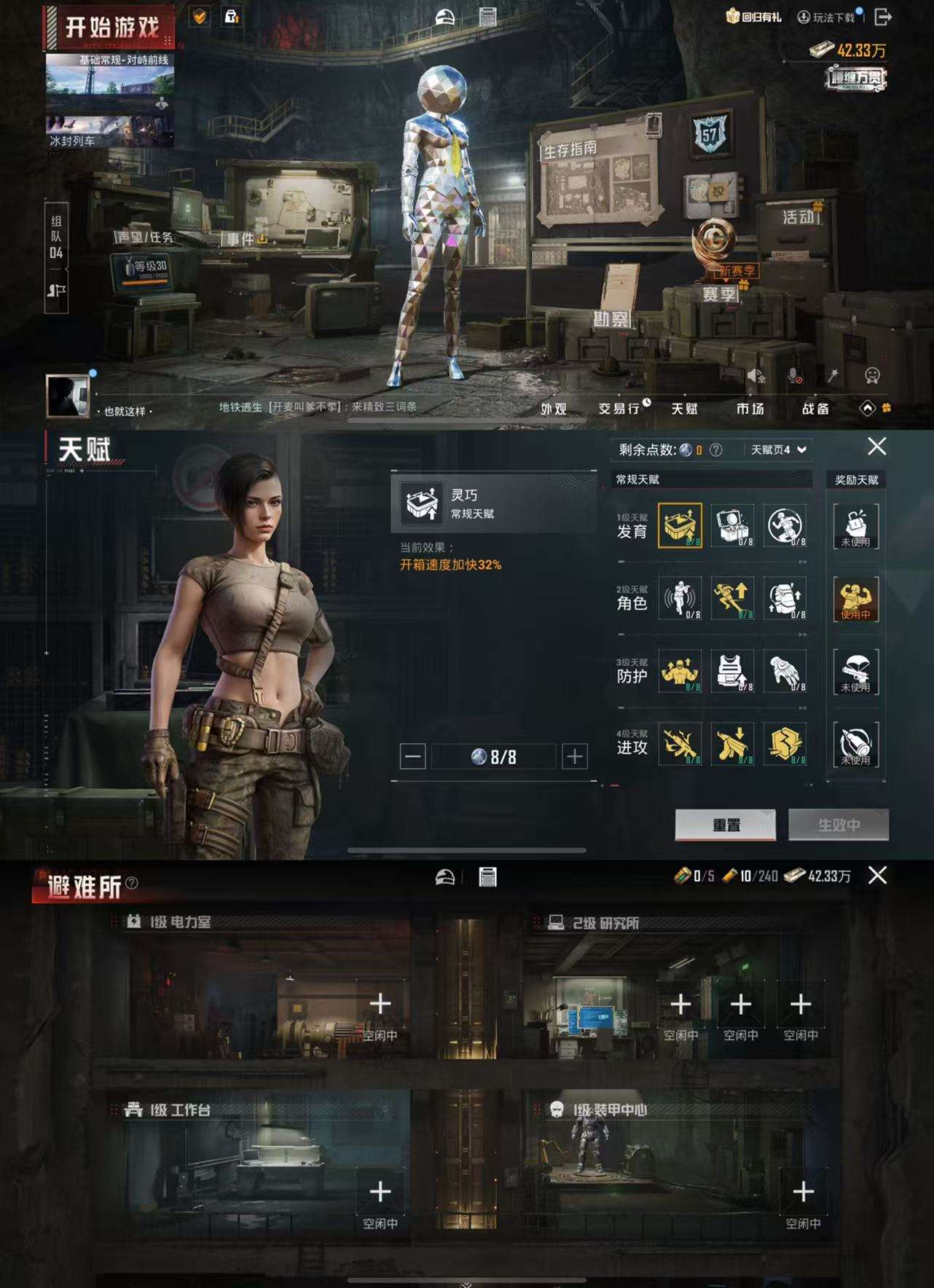Select the helmet icon at top center

point(443,15)
